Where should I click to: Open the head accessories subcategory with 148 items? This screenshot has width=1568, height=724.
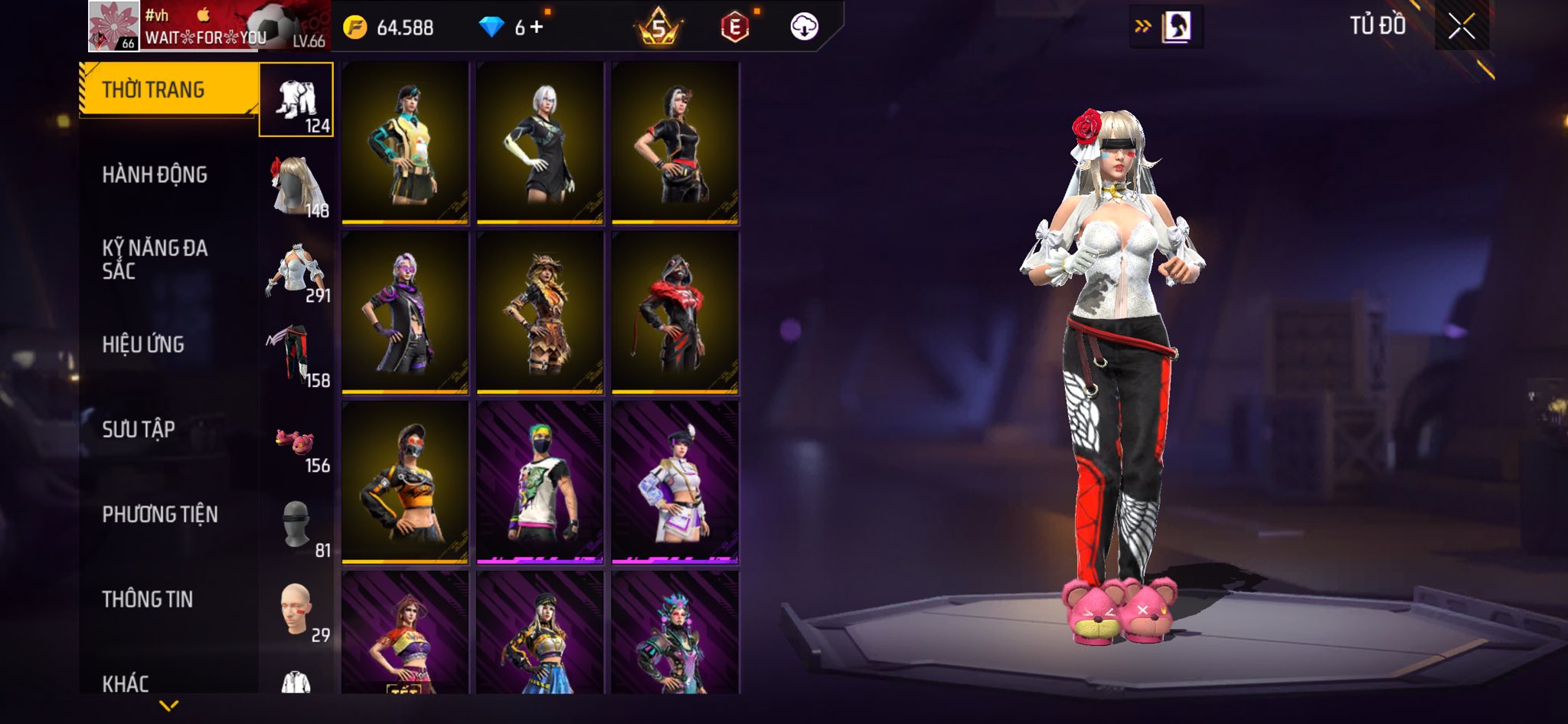coord(296,185)
